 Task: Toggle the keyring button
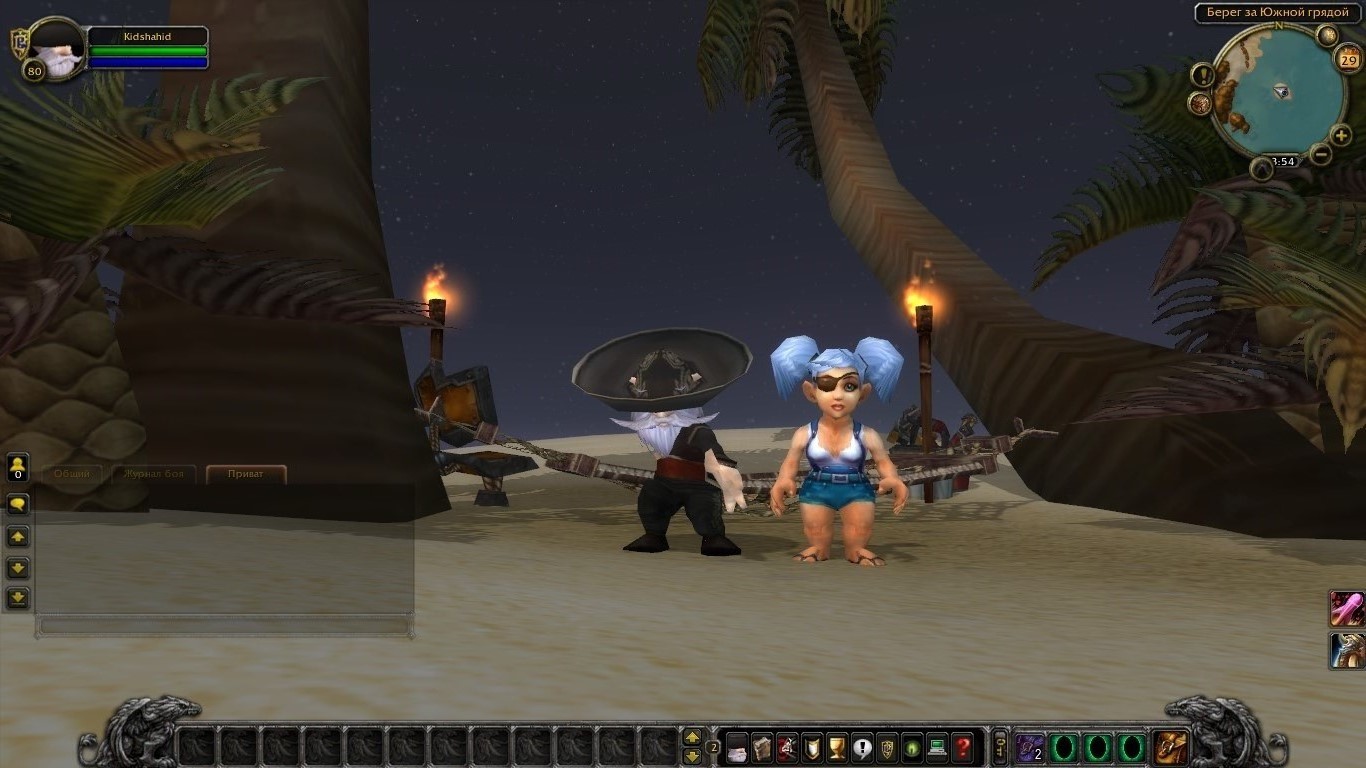tap(999, 747)
